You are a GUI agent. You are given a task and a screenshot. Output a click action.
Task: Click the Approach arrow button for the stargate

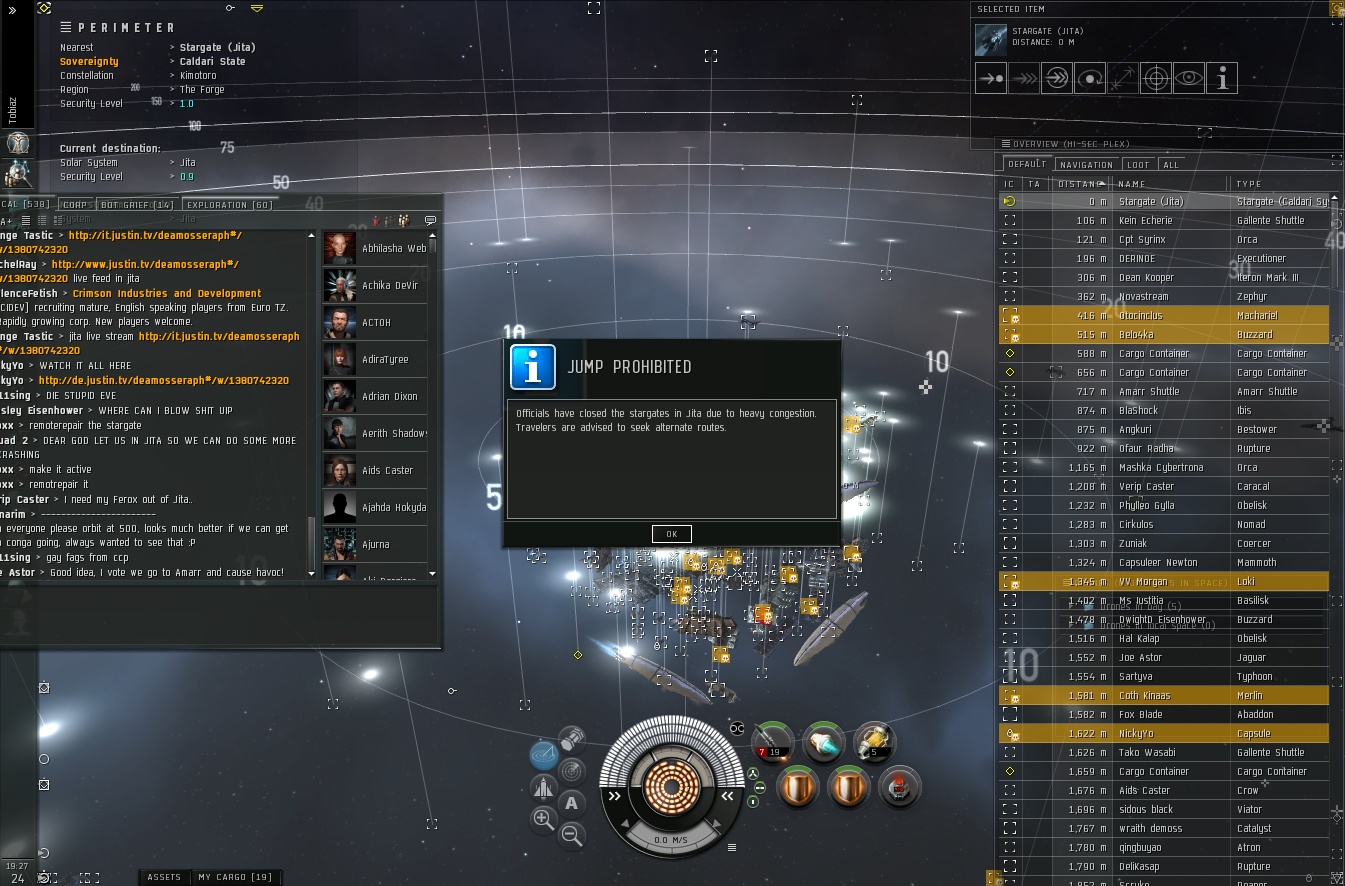tap(990, 78)
